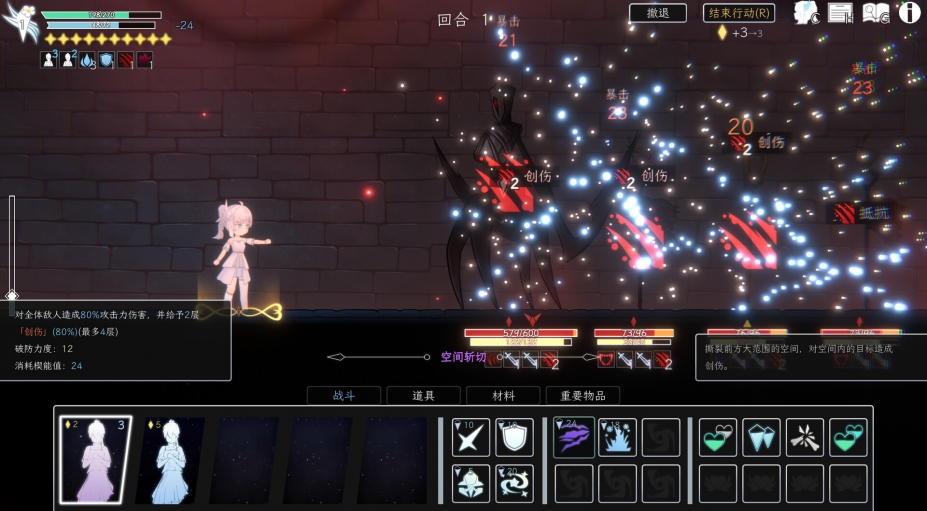
Task: Show the info circle icon
Action: coord(909,13)
